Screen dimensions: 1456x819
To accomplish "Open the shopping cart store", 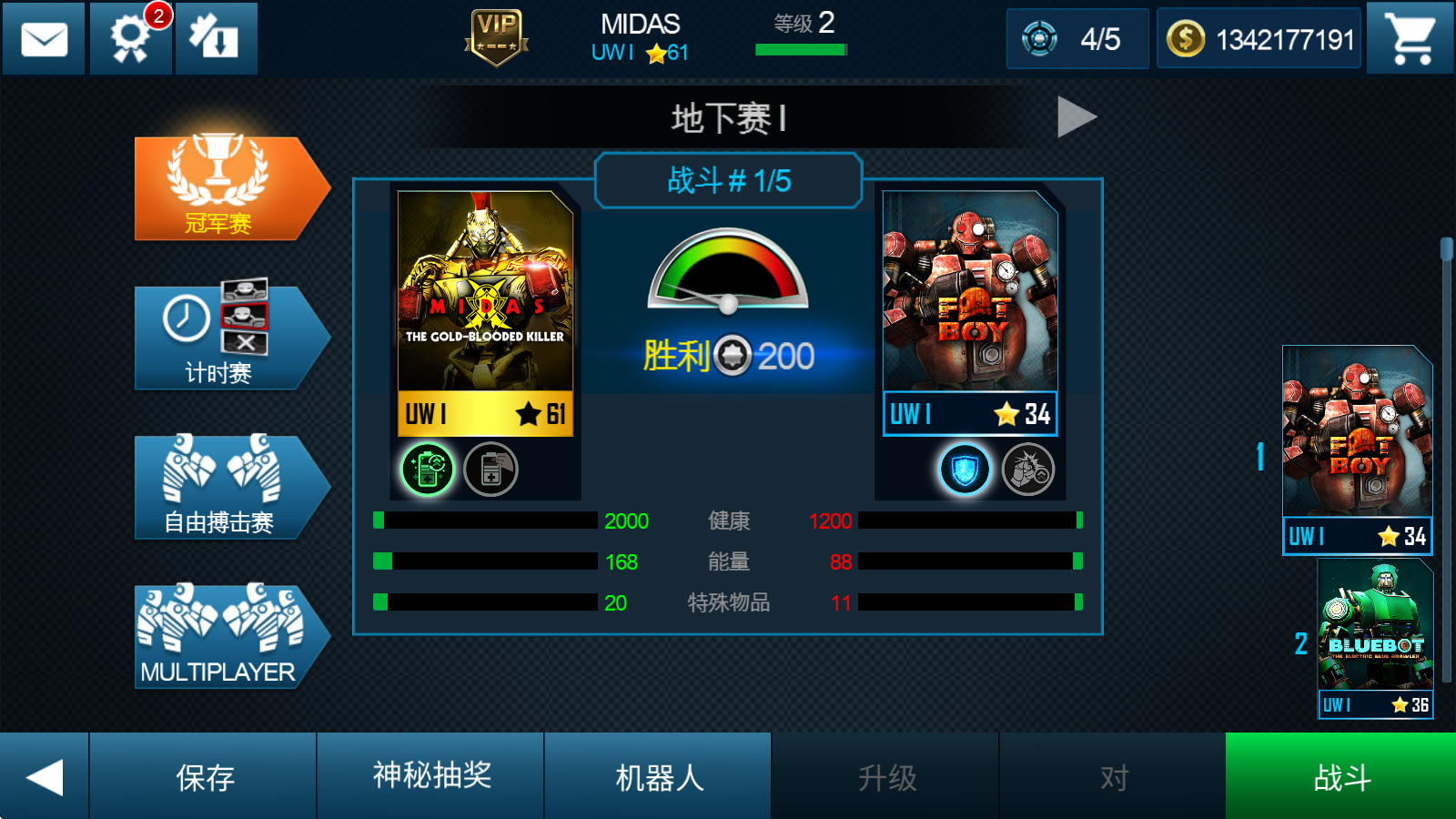I will coord(1410,38).
